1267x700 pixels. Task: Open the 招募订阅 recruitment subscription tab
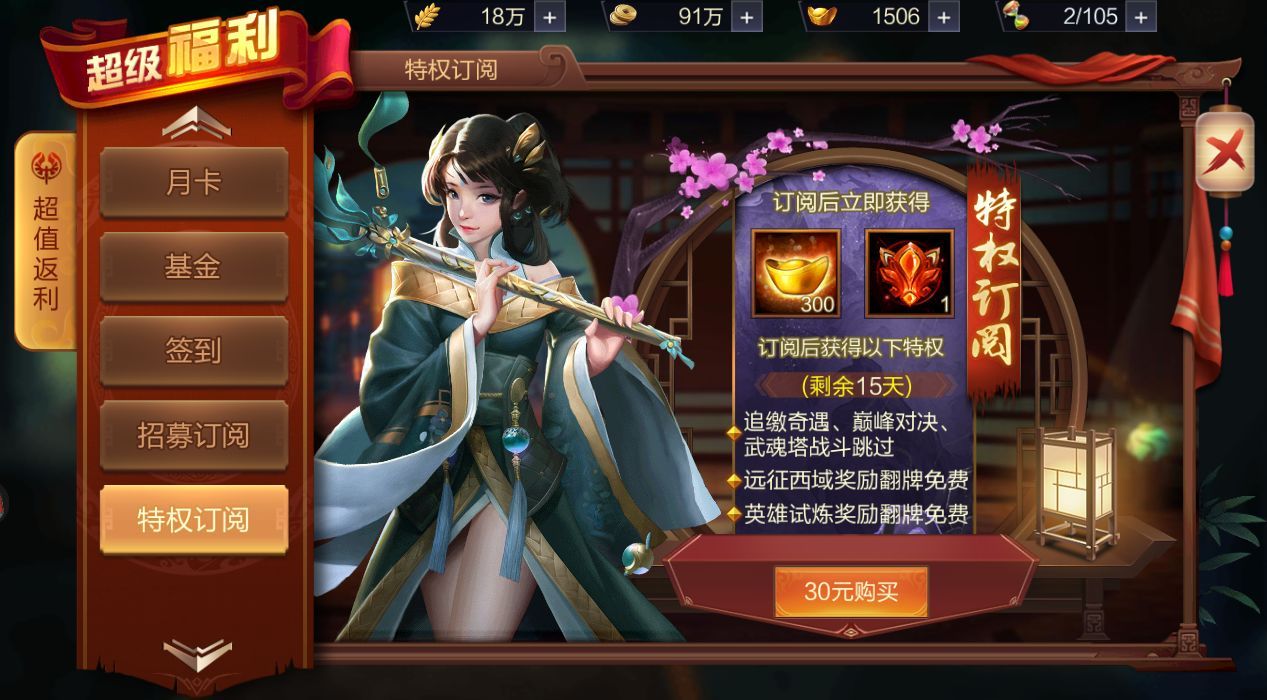[193, 436]
